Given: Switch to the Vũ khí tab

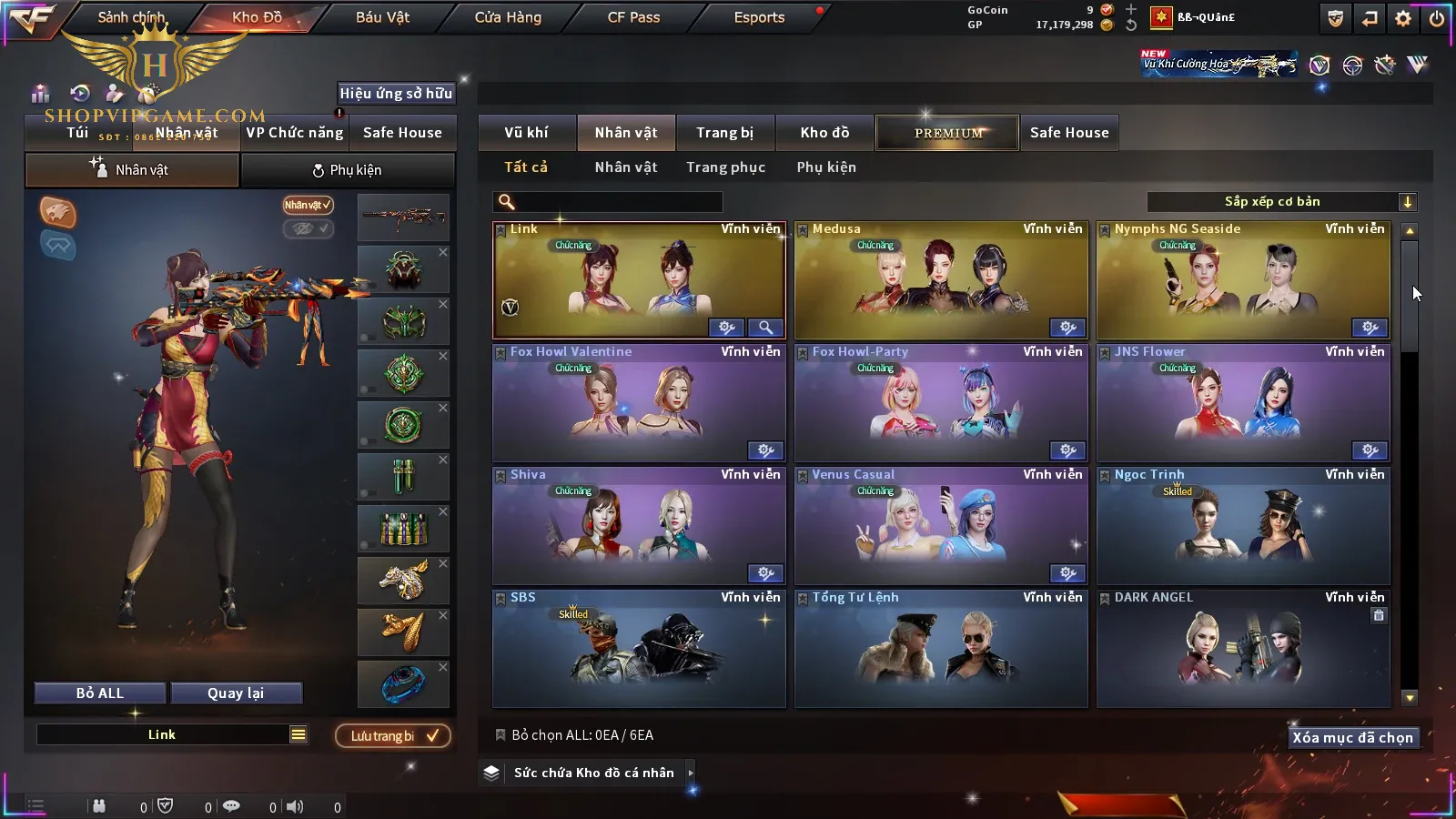Looking at the screenshot, I should pos(526,133).
